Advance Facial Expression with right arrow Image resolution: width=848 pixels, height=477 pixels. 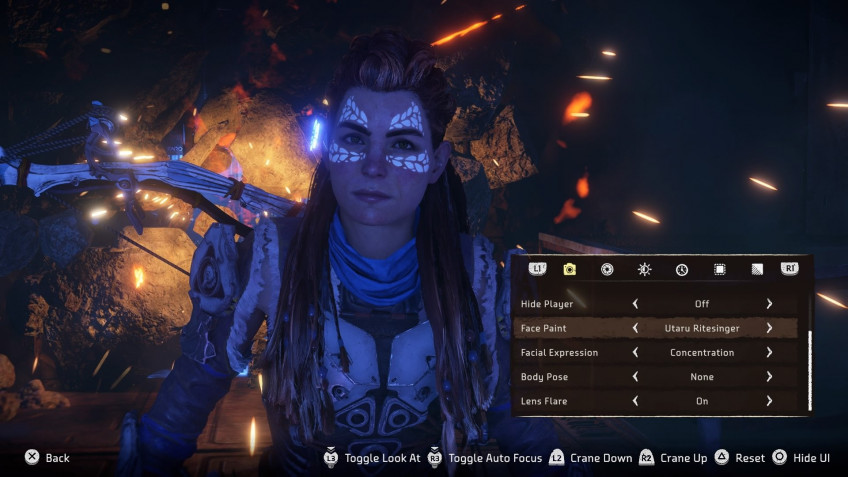pyautogui.click(x=769, y=353)
